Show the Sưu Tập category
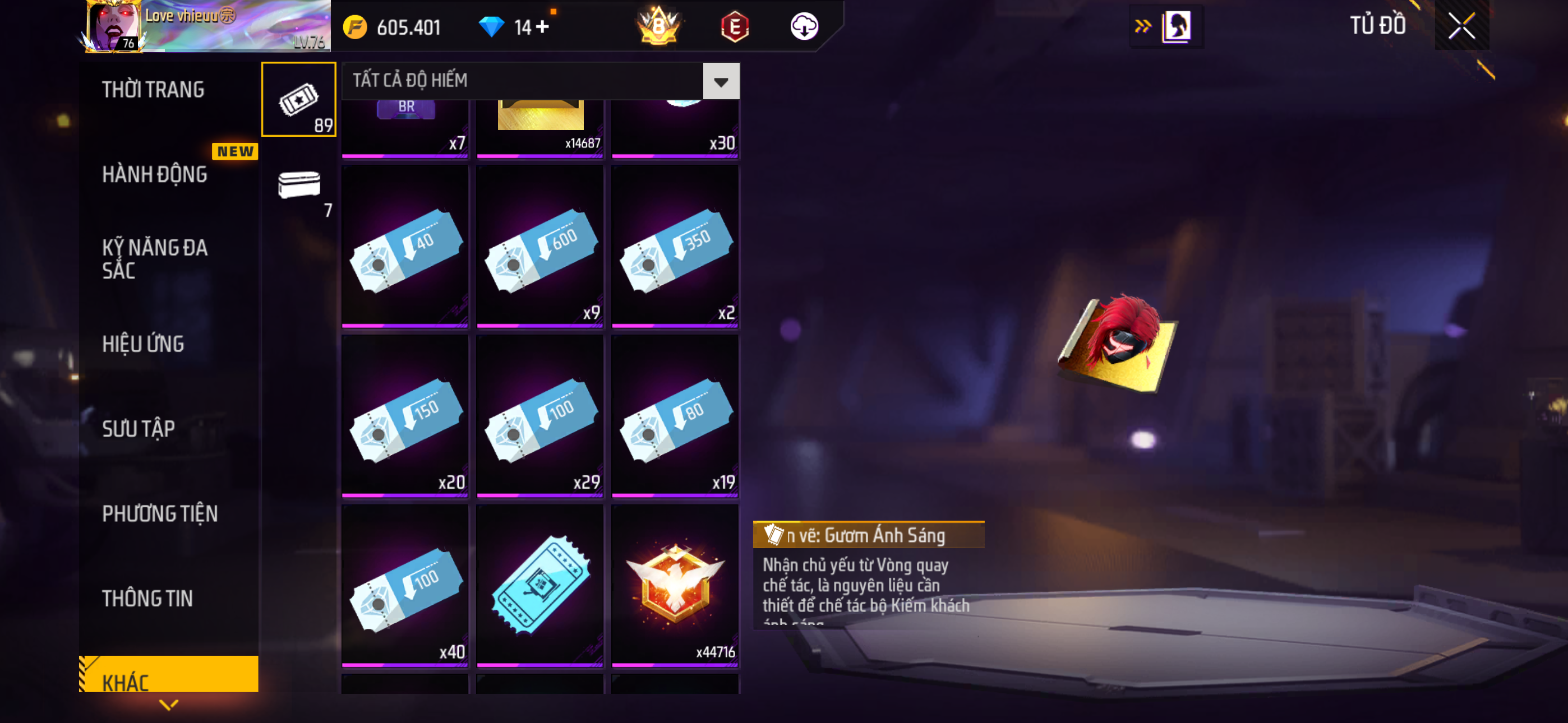Viewport: 1568px width, 723px height. (x=138, y=428)
